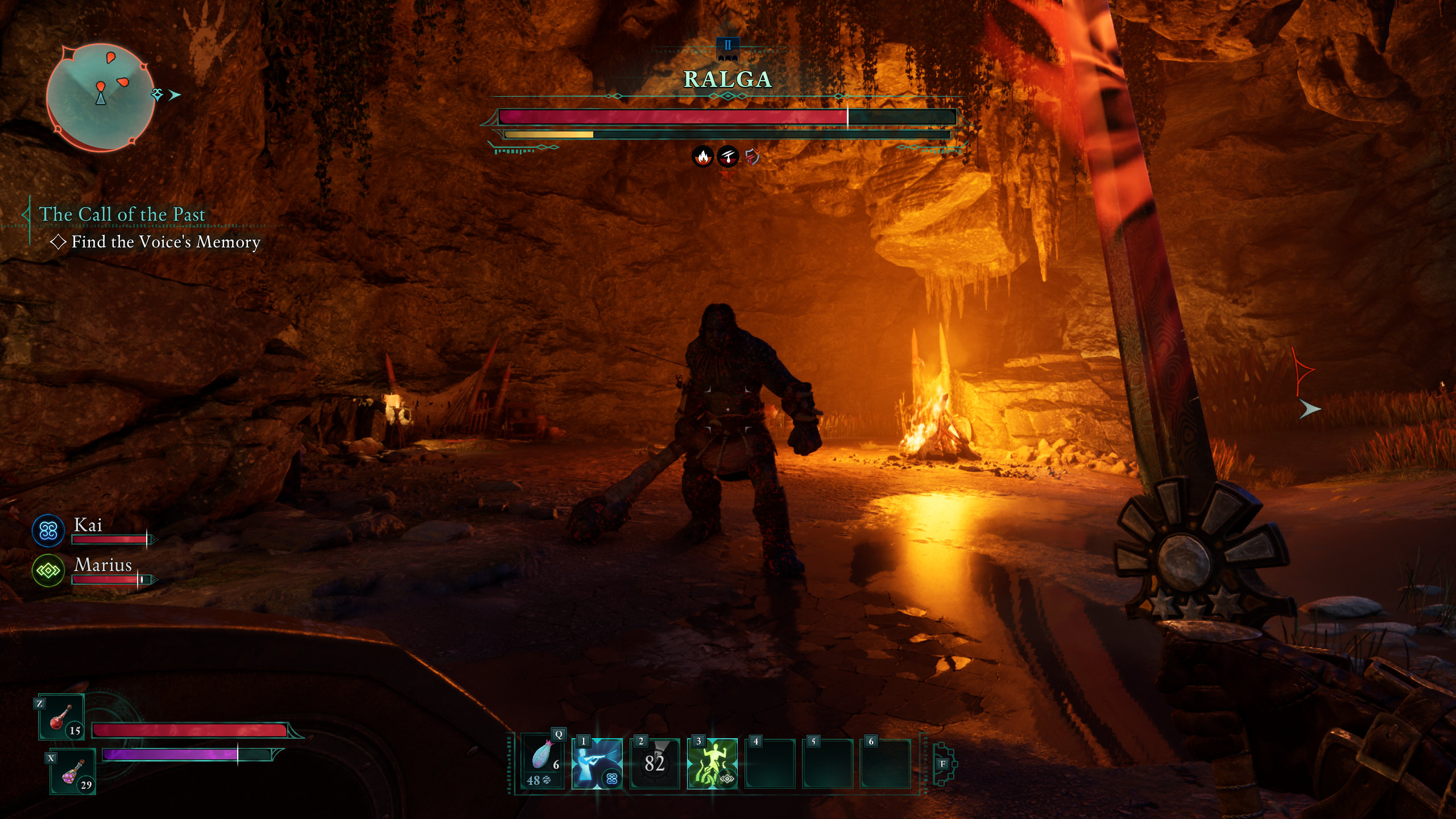Select the blue fruit consumable slot
The height and width of the screenshot is (819, 1456).
543,761
